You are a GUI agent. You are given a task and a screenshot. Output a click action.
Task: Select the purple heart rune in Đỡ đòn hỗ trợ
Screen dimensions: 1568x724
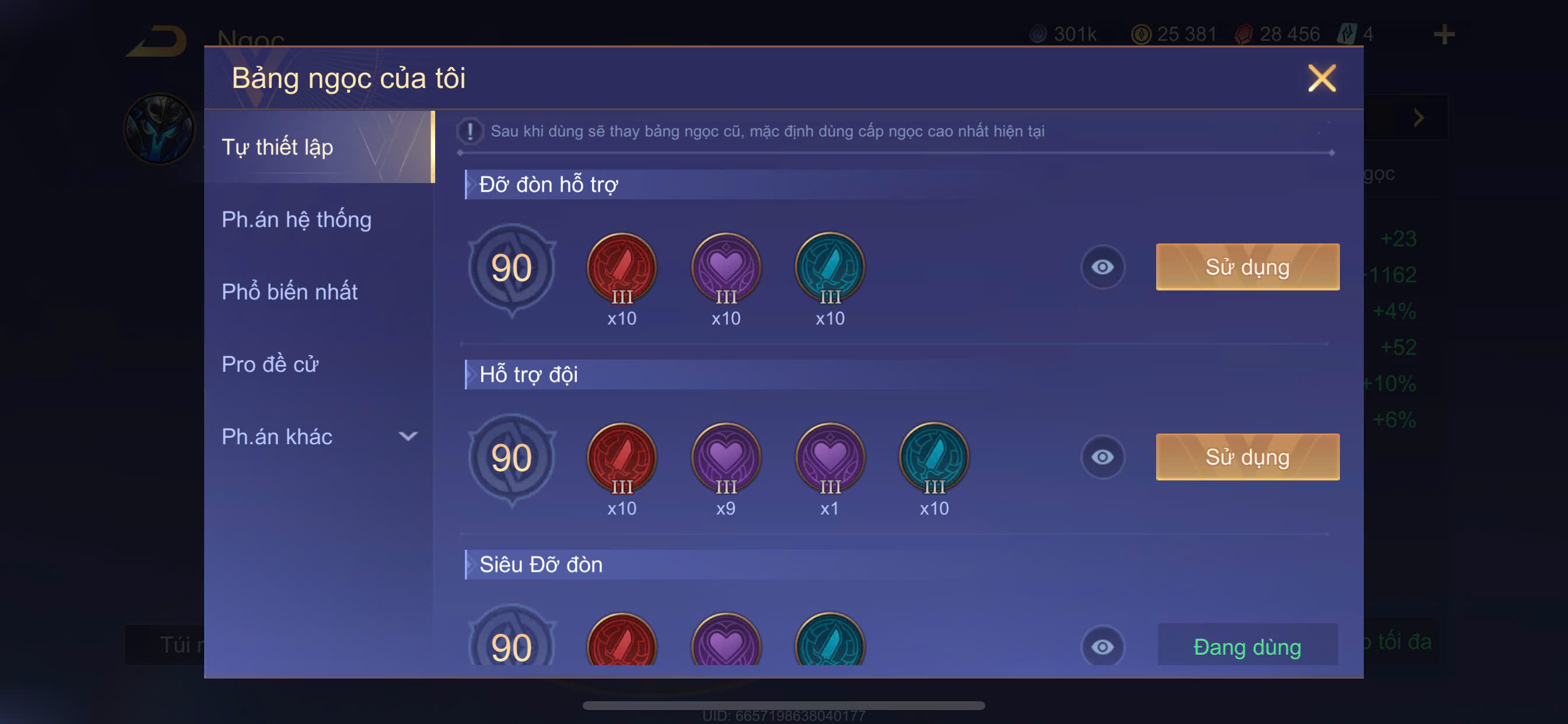[726, 268]
